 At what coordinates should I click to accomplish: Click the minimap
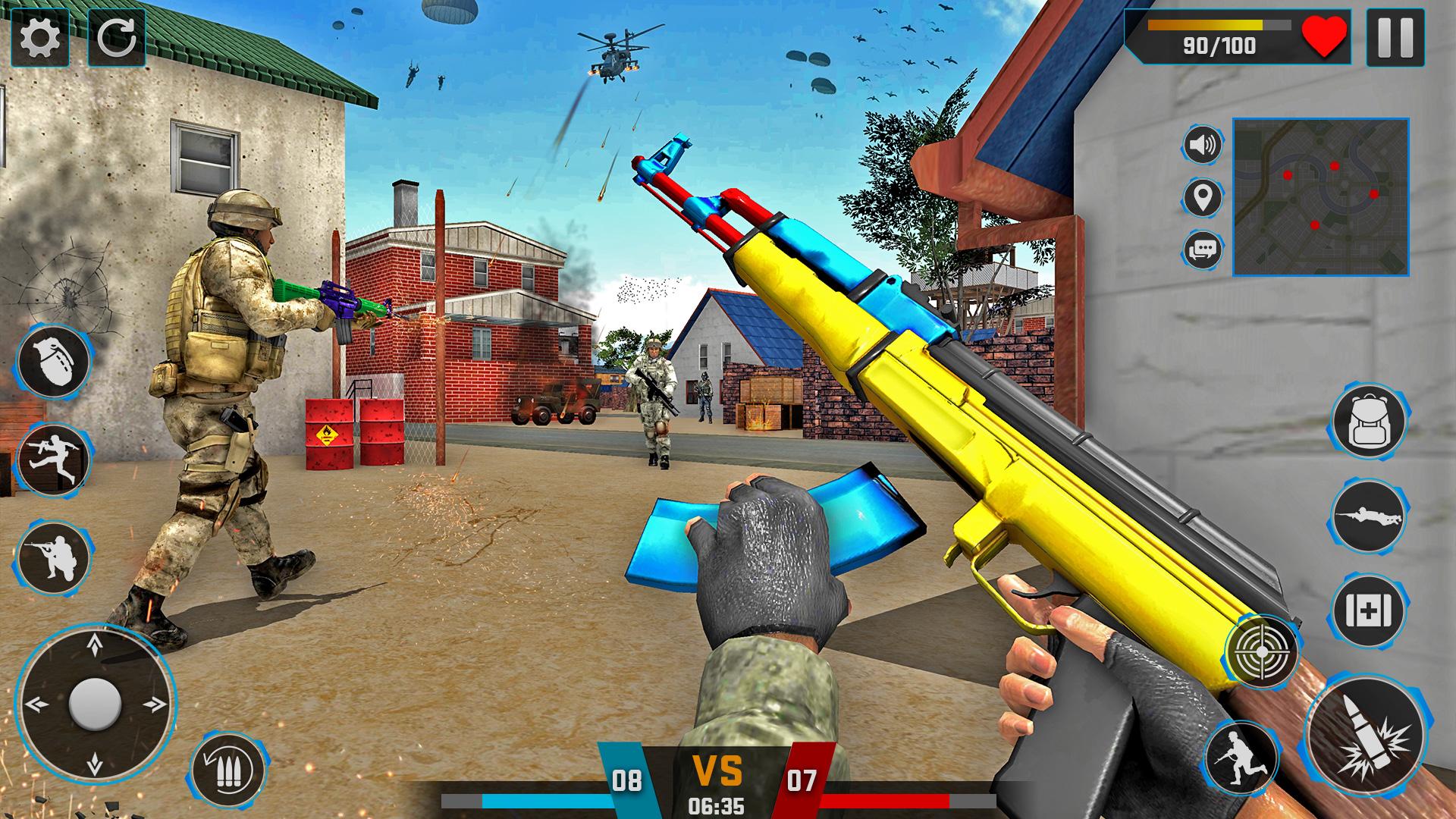(1320, 196)
